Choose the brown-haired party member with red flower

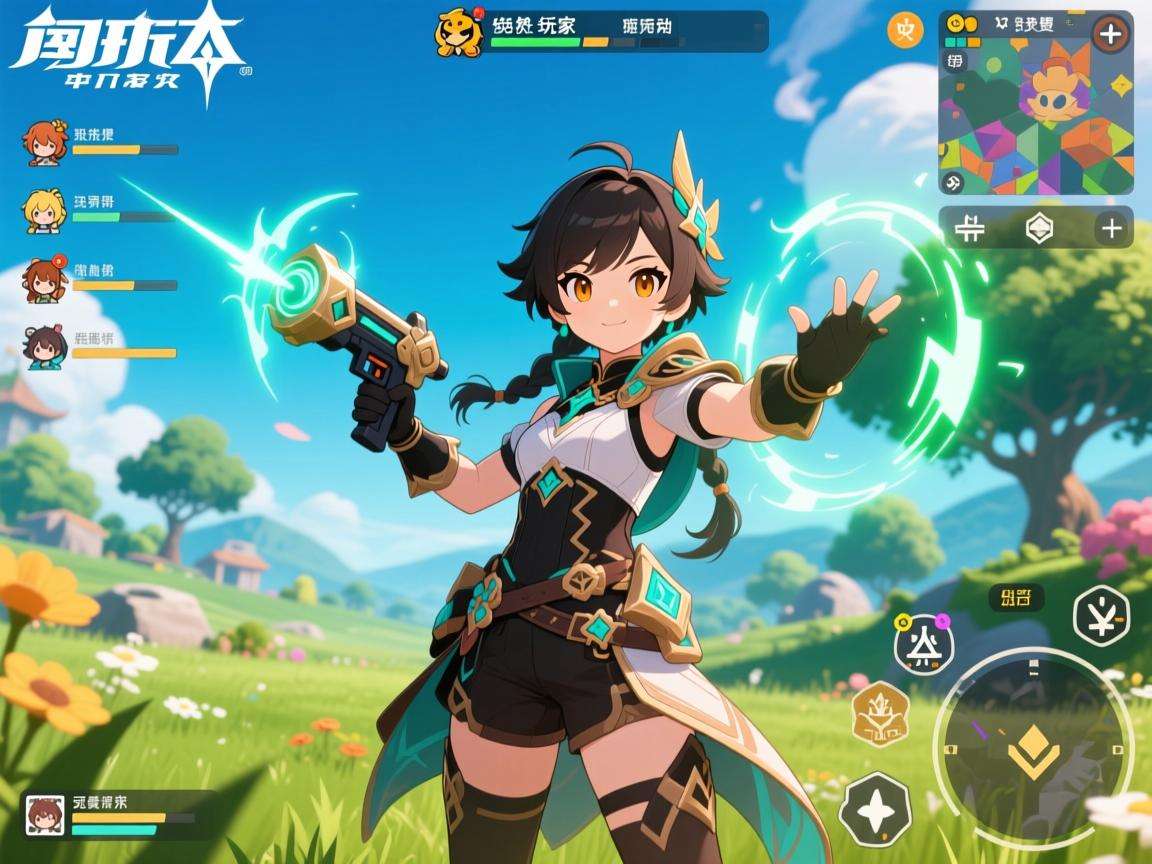[x=43, y=279]
